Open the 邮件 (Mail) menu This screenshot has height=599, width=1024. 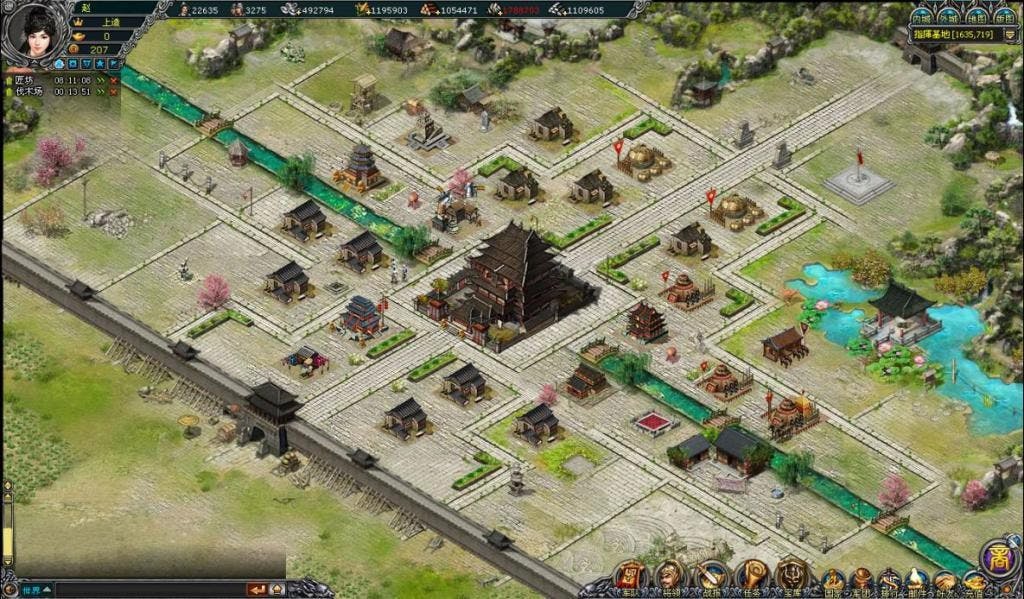[x=917, y=581]
